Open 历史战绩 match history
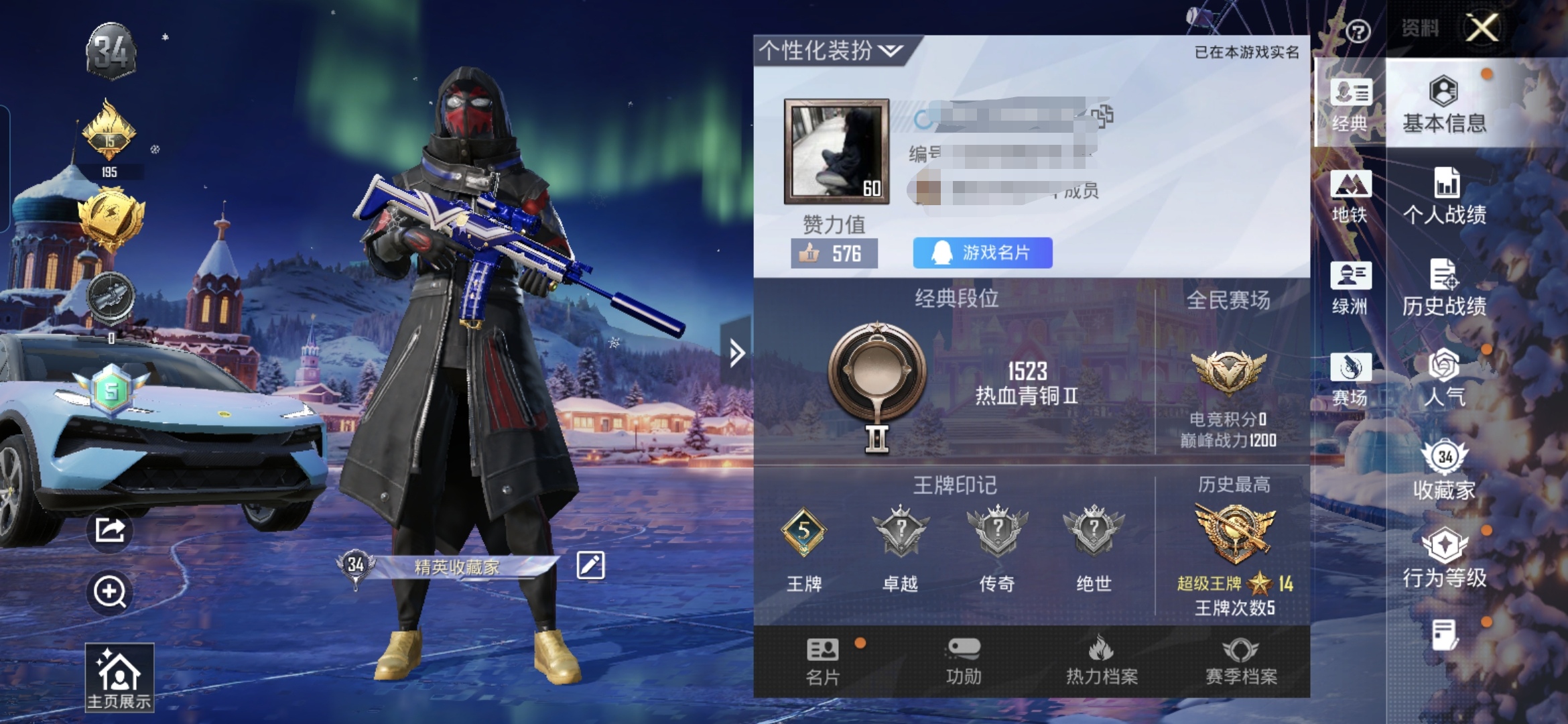The image size is (1568, 724). point(1444,288)
